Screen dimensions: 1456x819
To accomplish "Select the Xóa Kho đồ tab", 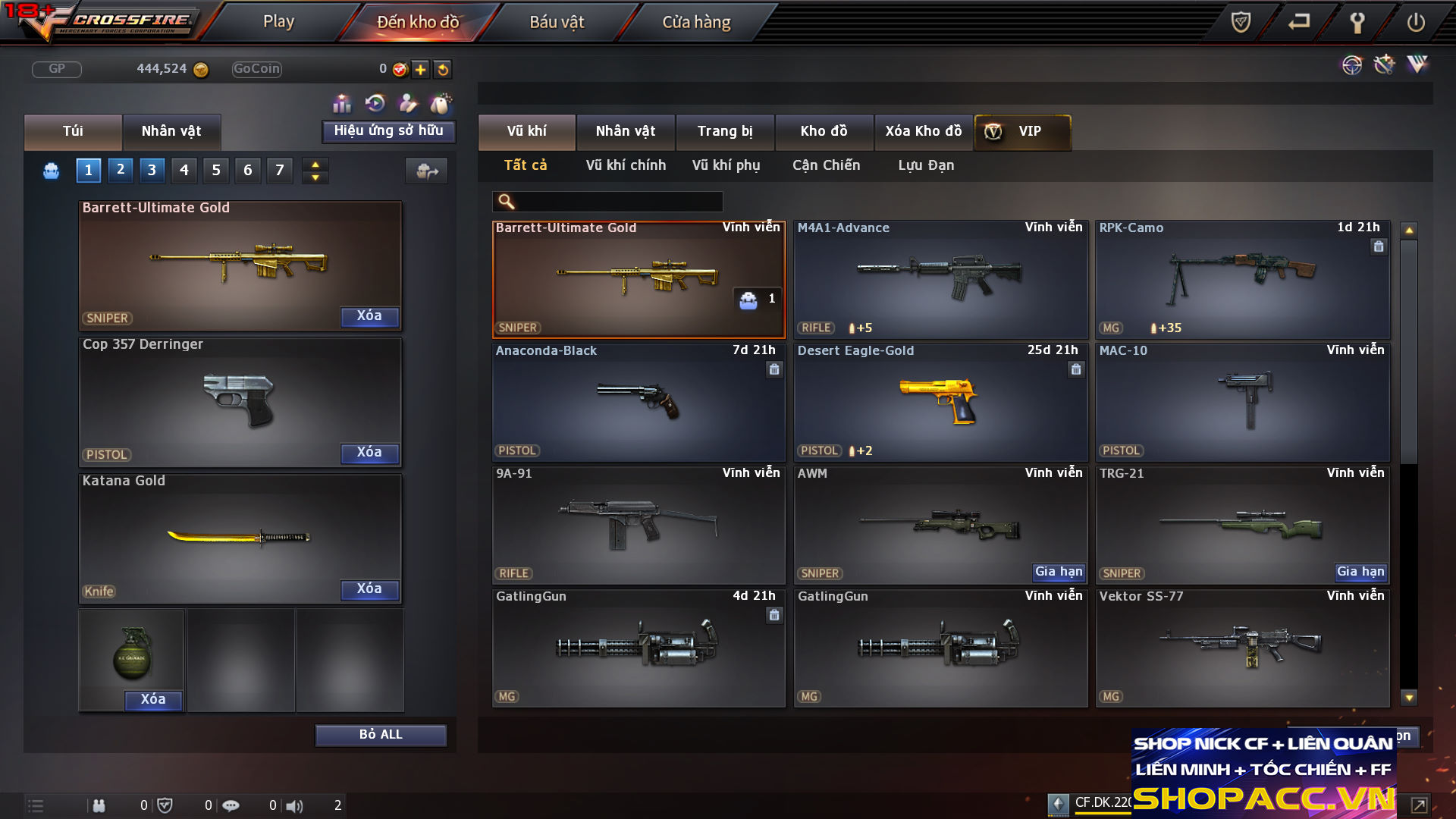I will tap(923, 131).
